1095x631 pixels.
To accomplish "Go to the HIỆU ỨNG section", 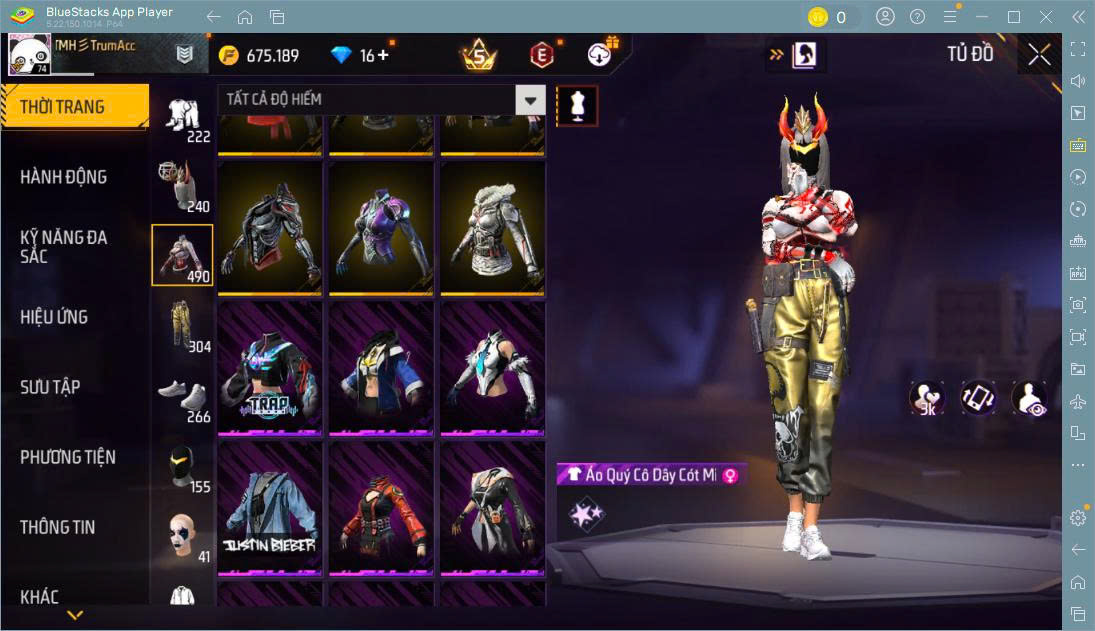I will [54, 317].
